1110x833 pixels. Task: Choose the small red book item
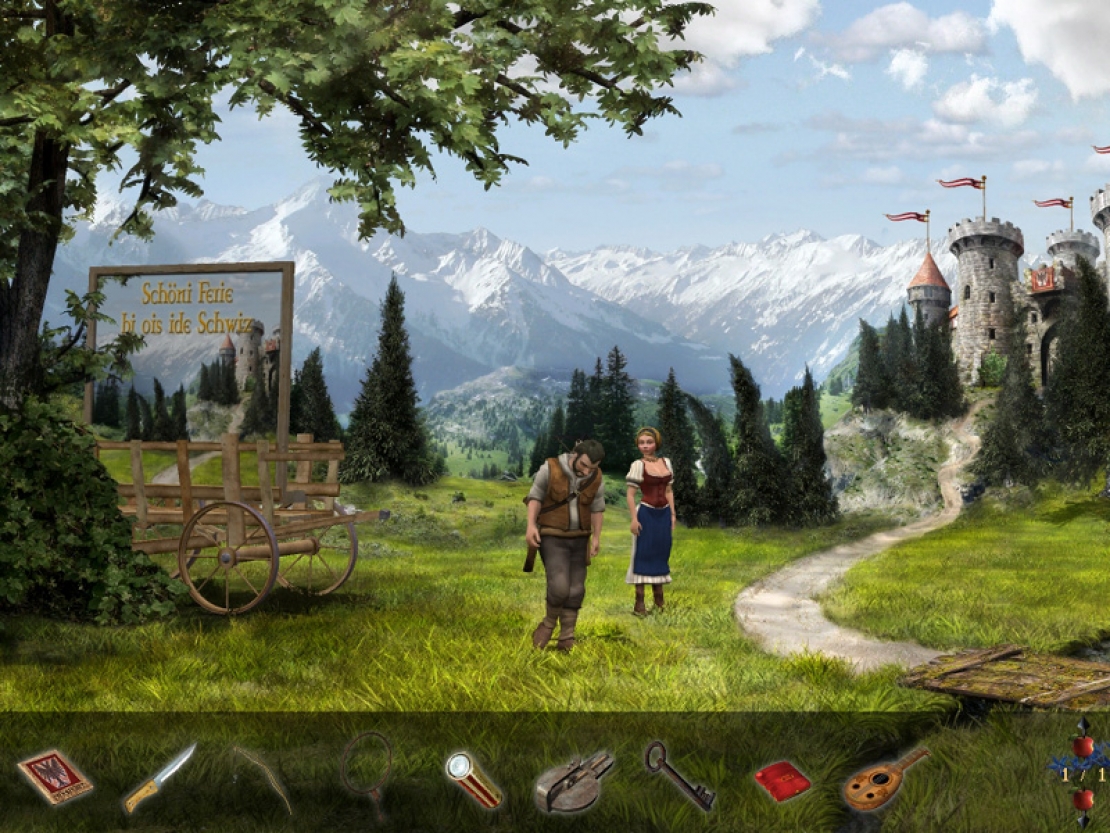tap(782, 780)
